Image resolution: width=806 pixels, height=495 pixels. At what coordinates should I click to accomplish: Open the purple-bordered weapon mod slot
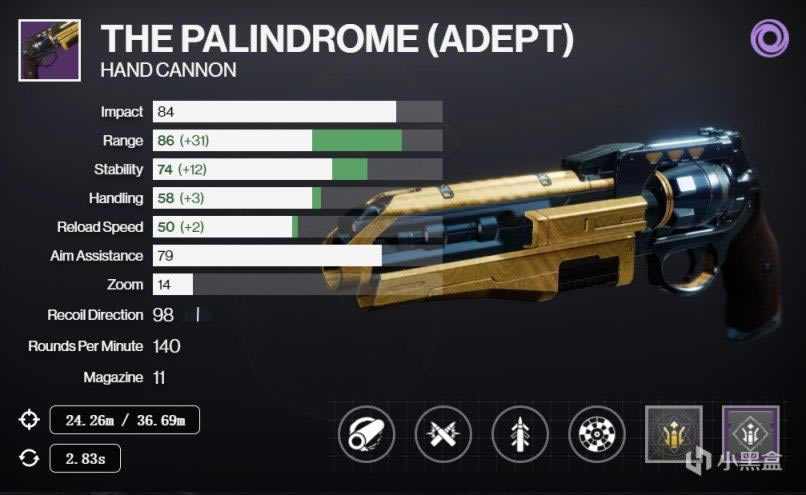(748, 432)
